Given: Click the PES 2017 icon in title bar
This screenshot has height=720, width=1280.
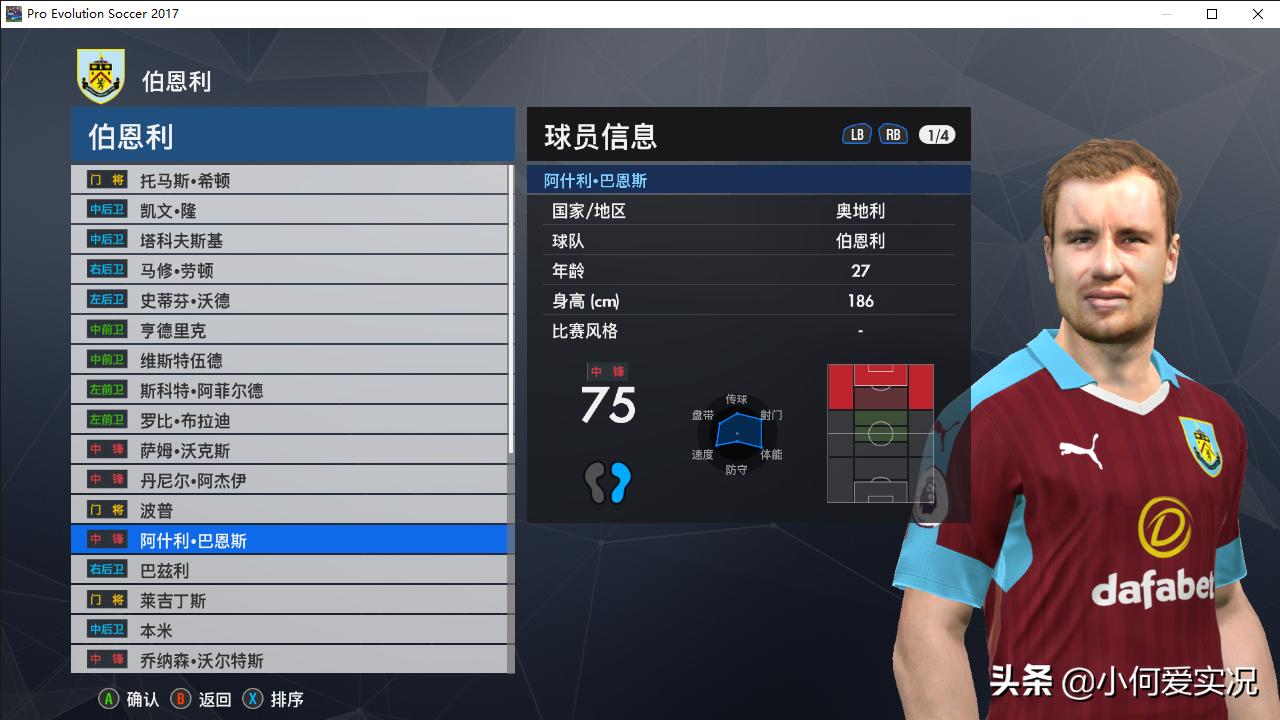Looking at the screenshot, I should 12,14.
